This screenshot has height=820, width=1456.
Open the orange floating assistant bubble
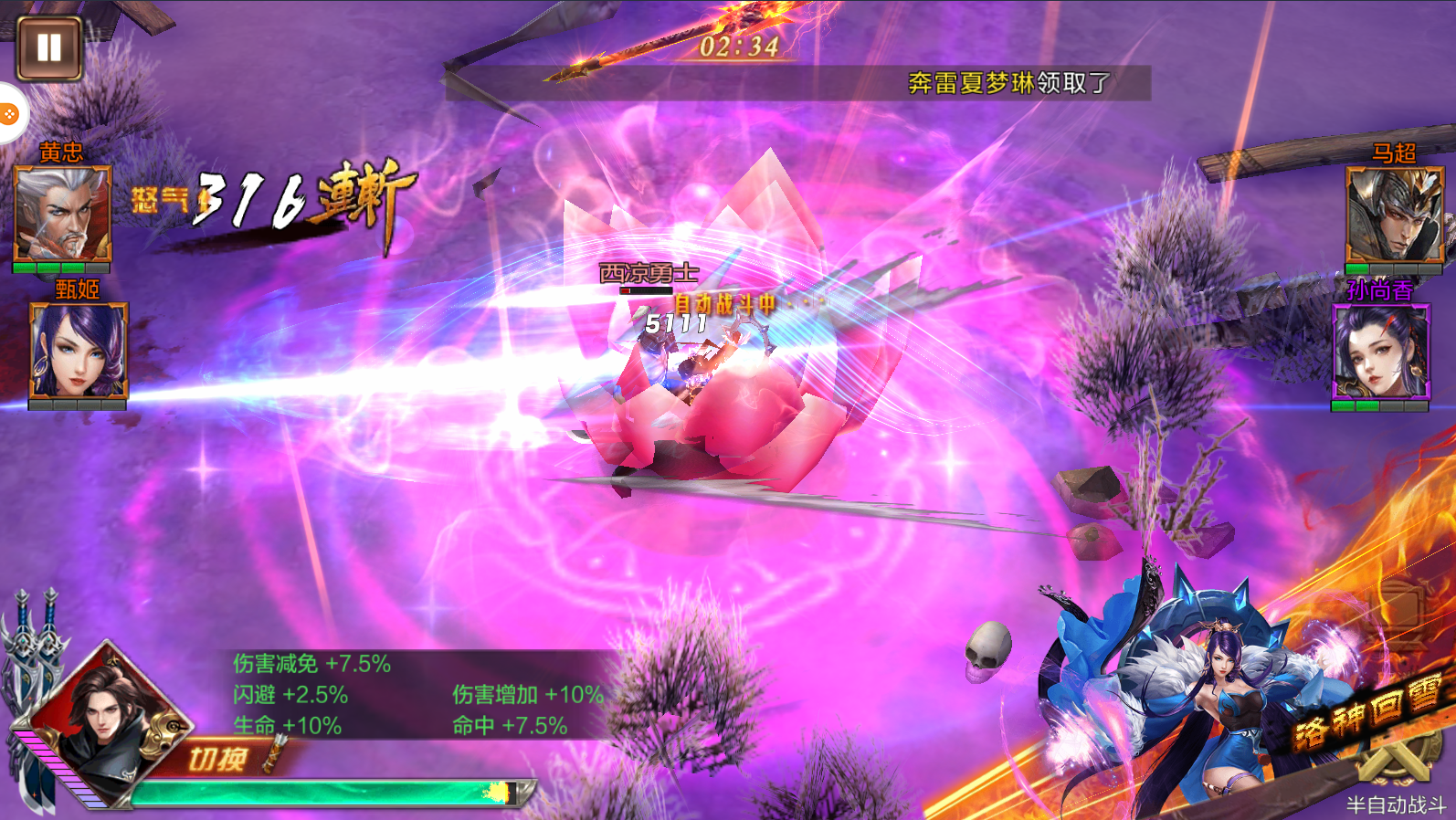pyautogui.click(x=9, y=114)
